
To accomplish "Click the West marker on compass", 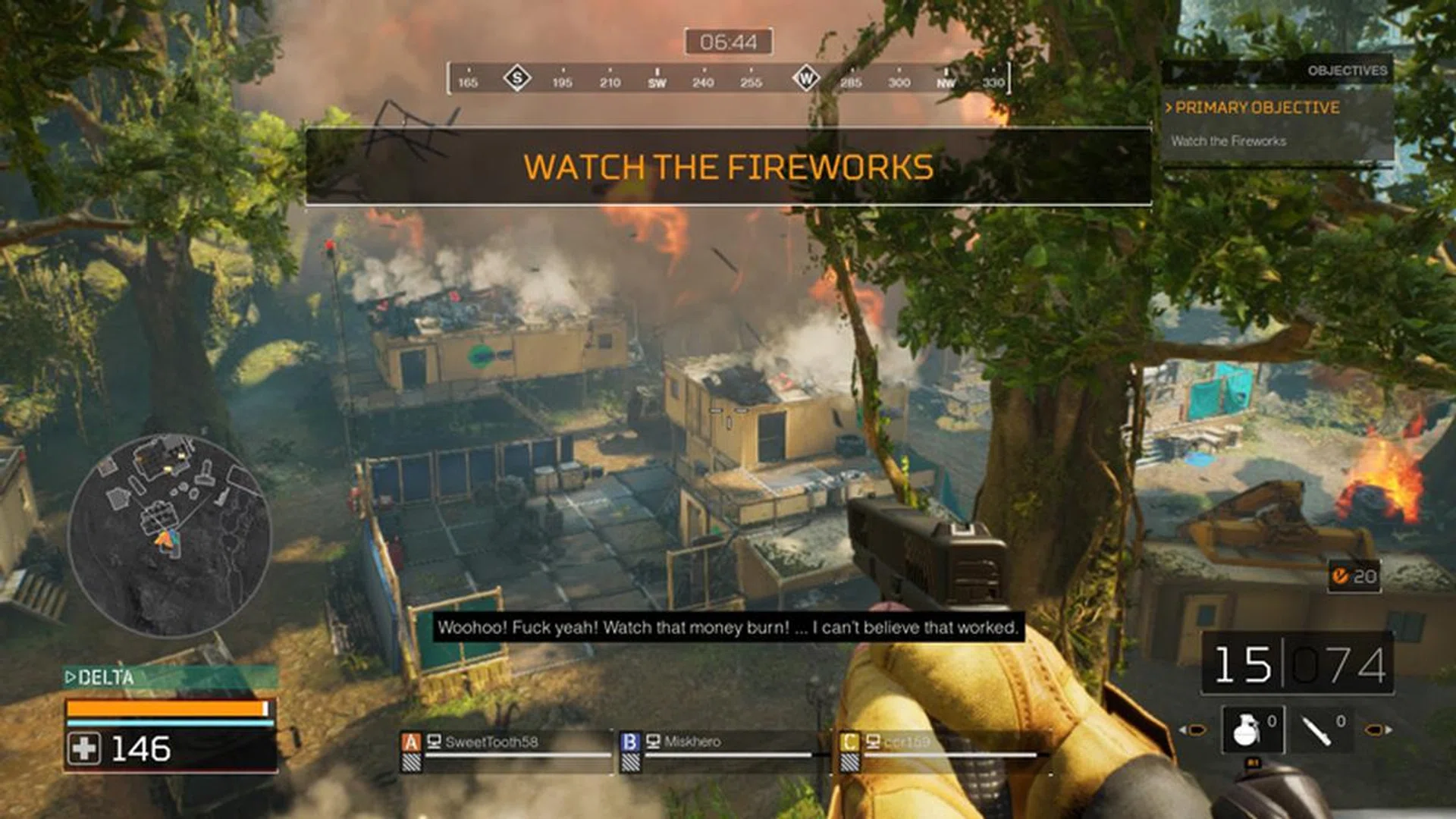I will [805, 78].
